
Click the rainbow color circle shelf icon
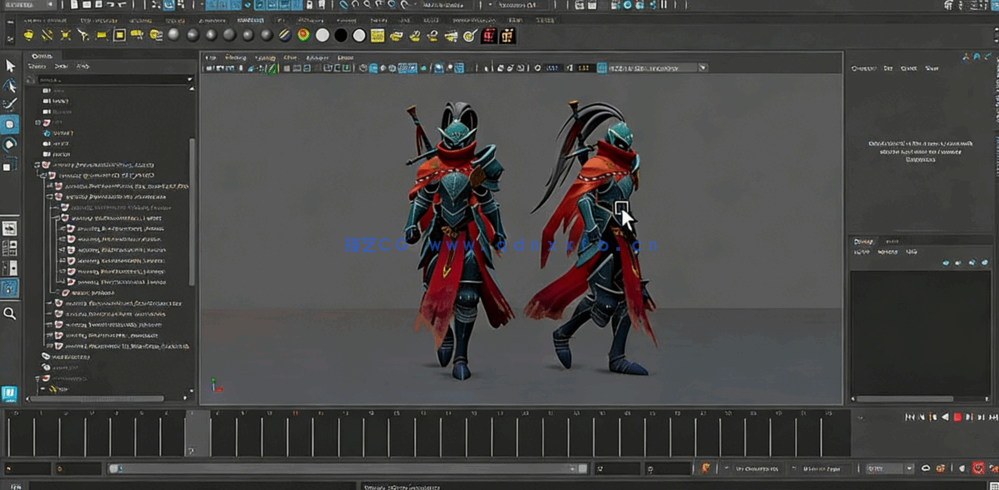click(303, 35)
